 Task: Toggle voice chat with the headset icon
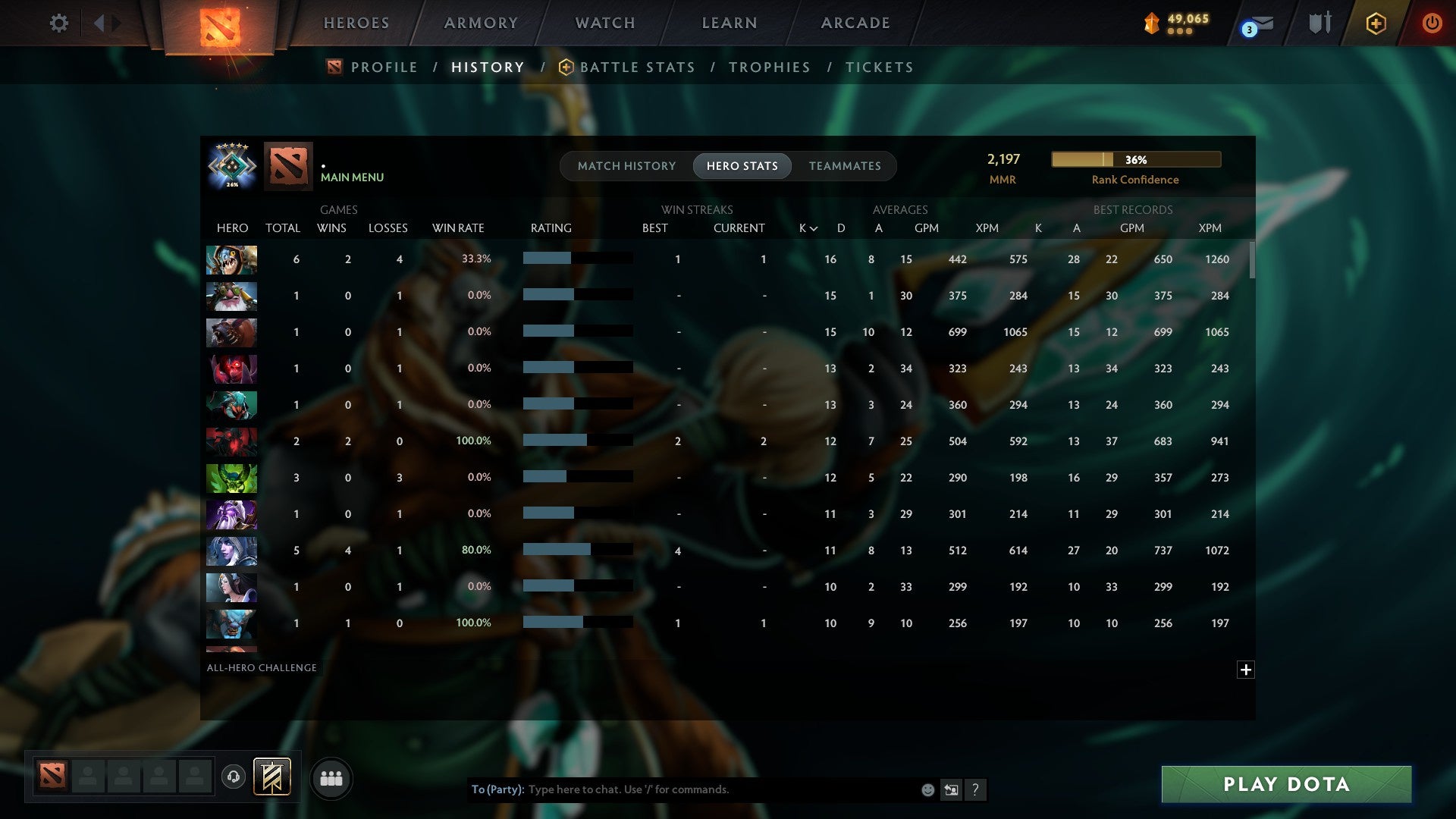[x=234, y=778]
